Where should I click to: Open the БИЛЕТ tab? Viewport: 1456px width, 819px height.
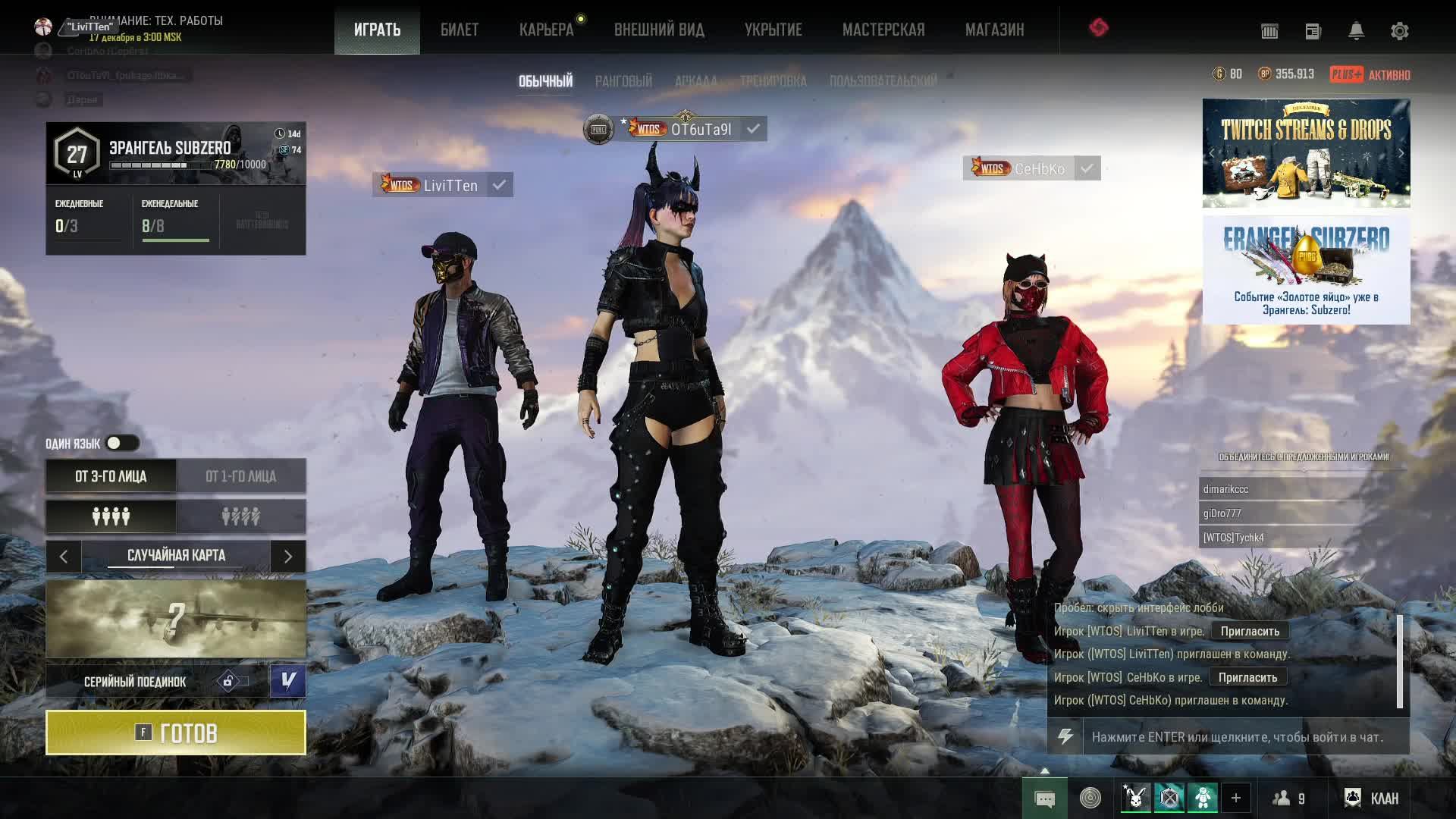tap(459, 30)
